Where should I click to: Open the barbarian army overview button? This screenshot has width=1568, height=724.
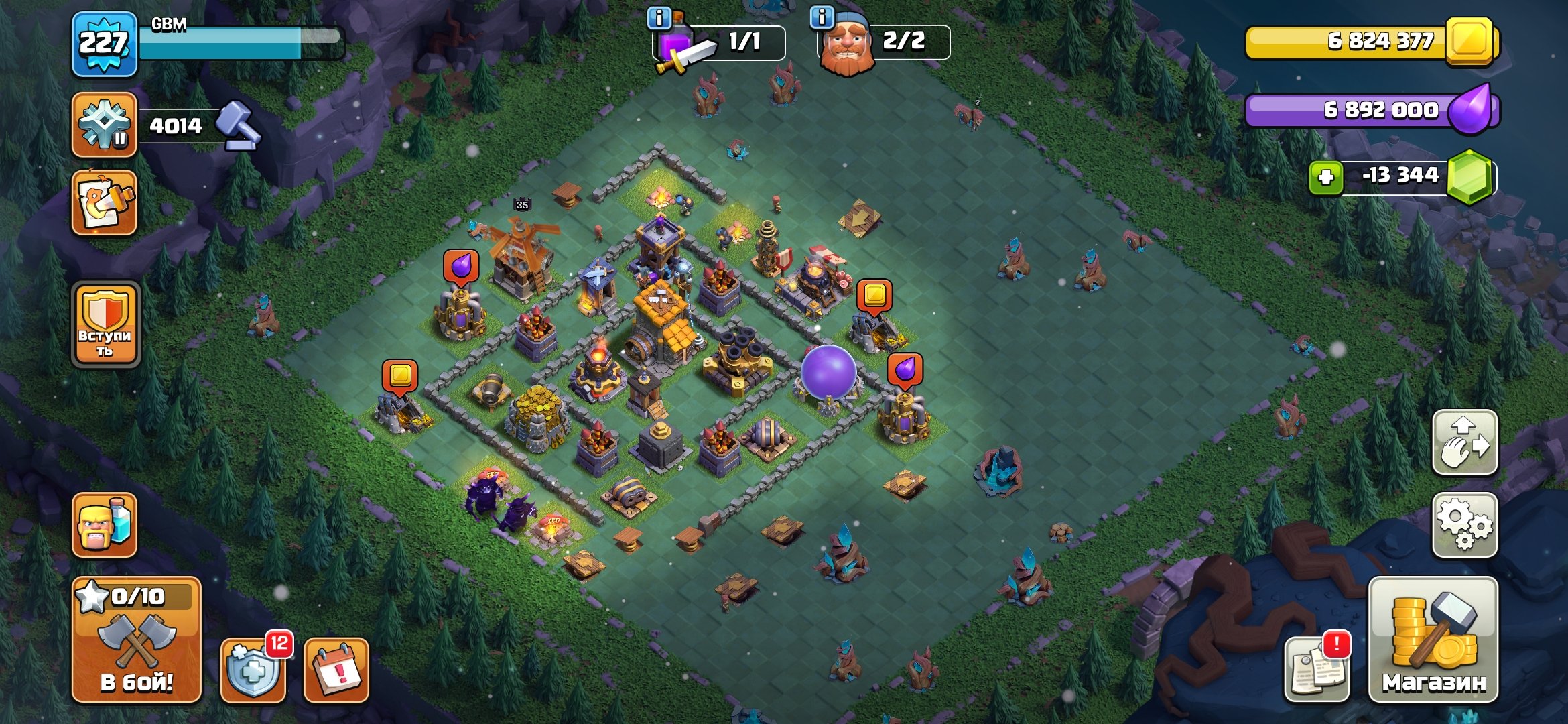[x=105, y=525]
